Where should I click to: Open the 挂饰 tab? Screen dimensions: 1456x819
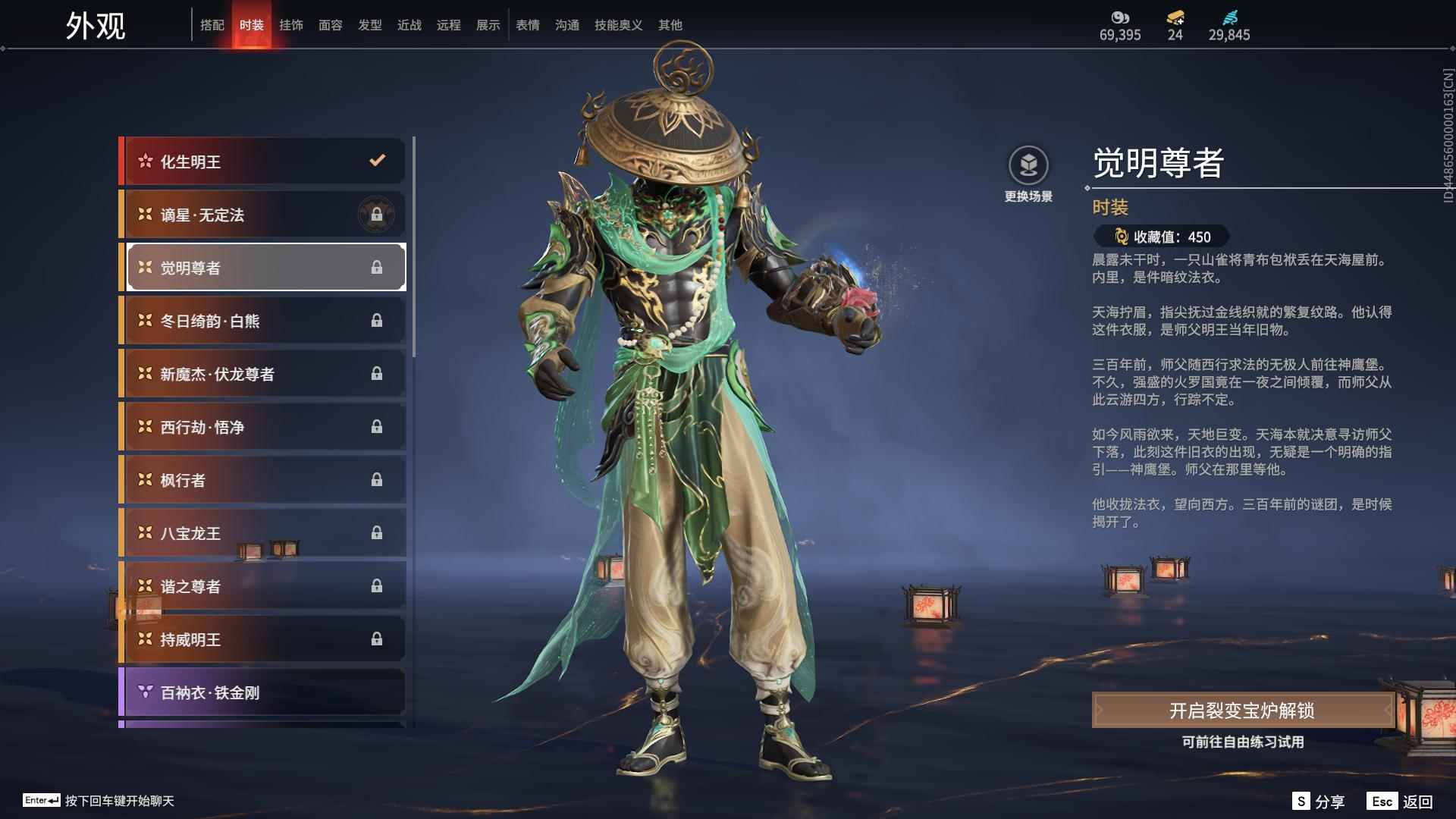[291, 25]
